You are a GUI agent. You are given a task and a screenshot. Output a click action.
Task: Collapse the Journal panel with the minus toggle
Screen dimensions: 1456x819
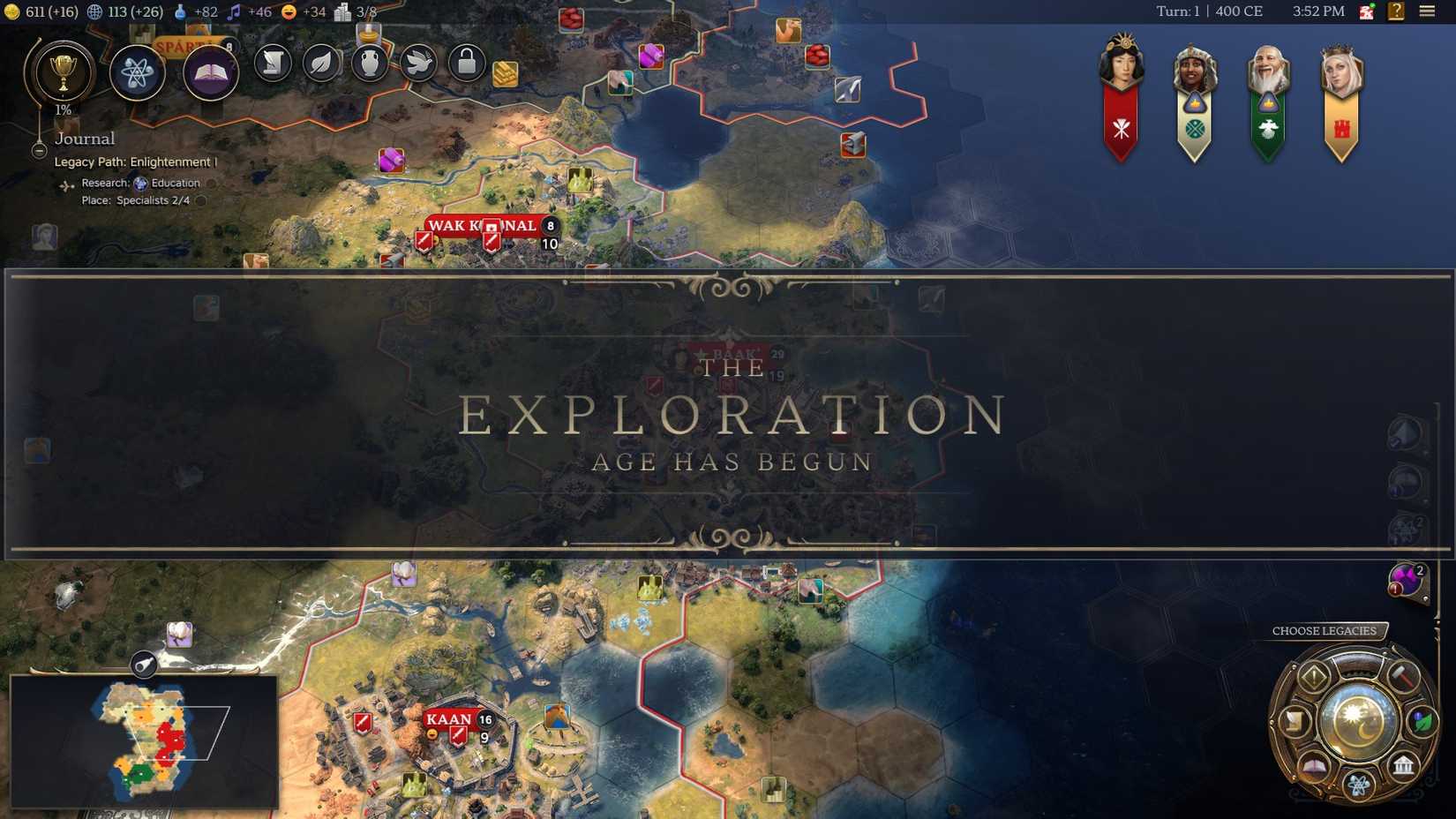tap(40, 150)
